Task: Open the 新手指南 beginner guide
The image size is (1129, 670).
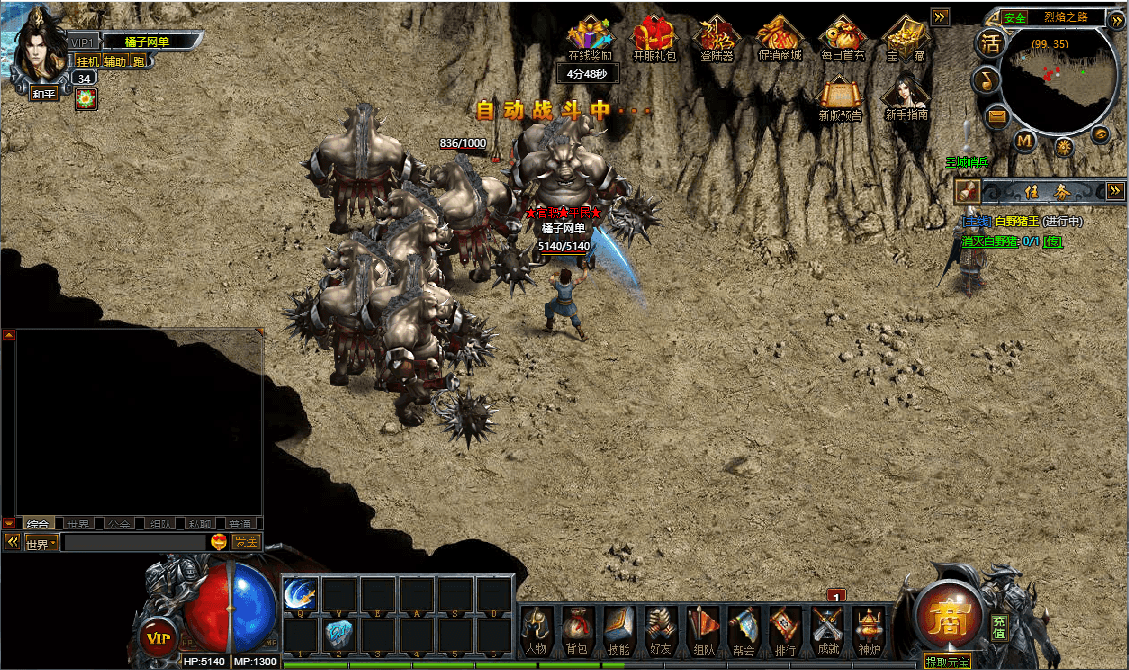Action: [905, 96]
